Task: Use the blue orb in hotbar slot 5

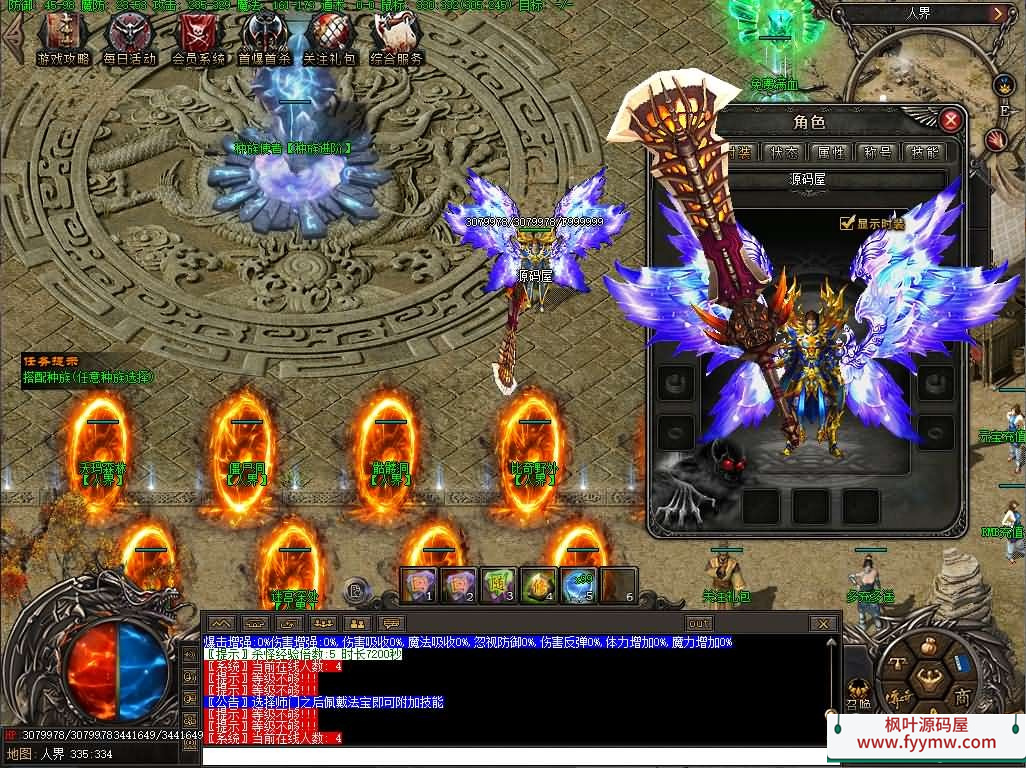Action: [x=579, y=583]
